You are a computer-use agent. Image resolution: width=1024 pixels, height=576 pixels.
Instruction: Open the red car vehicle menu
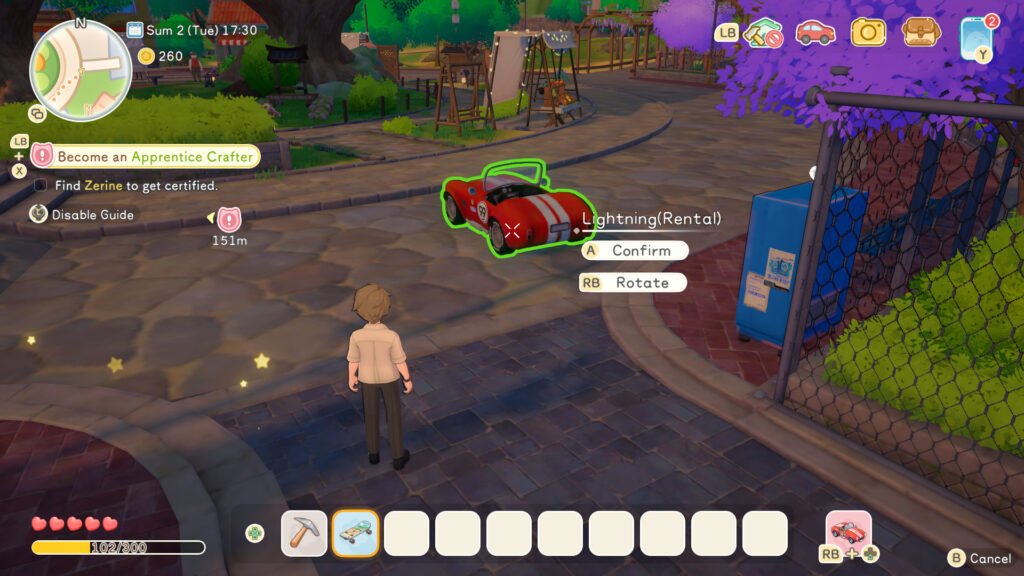(x=816, y=33)
